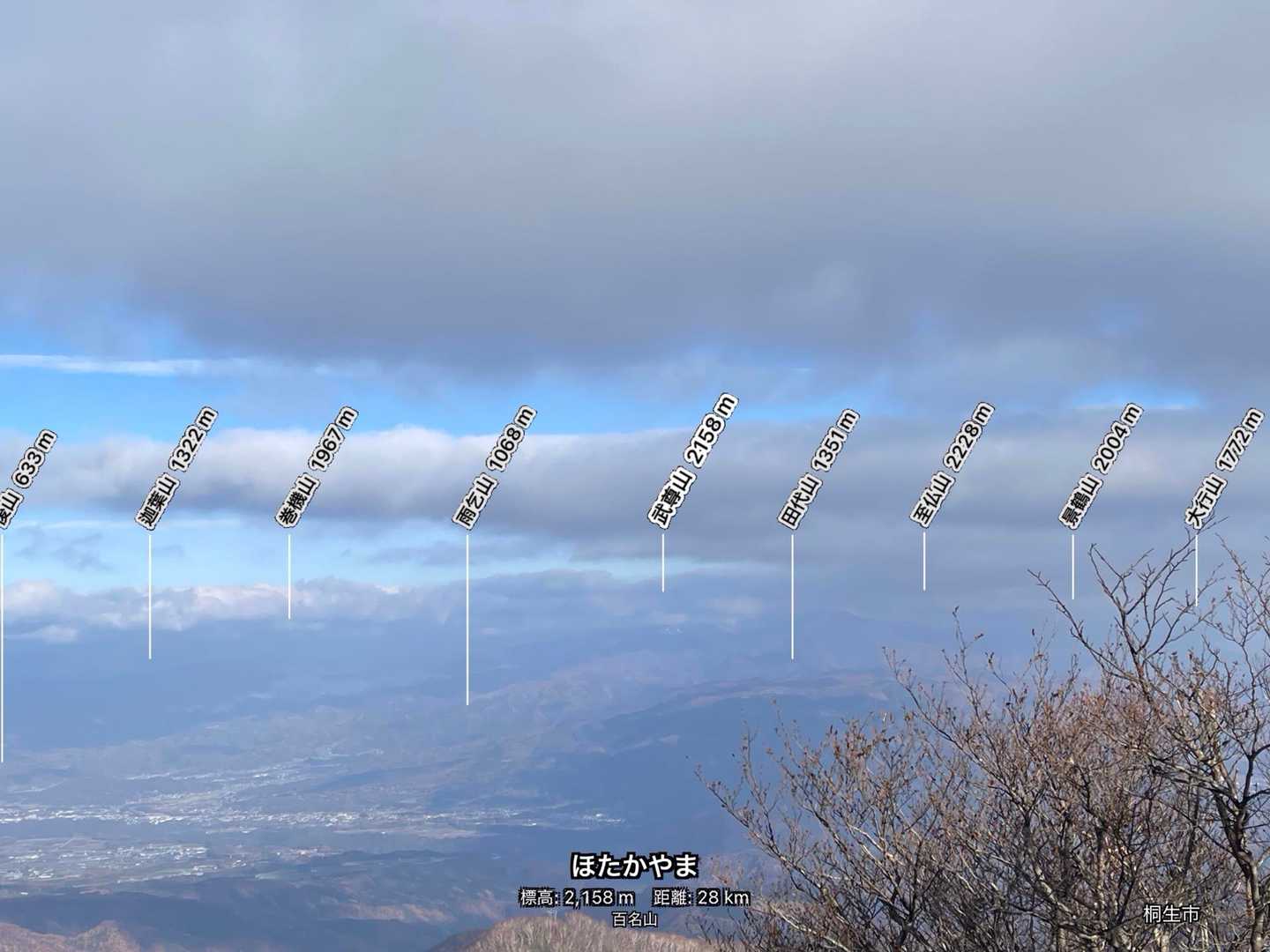Tap the 景鶴山 2004 m label

tap(1100, 466)
